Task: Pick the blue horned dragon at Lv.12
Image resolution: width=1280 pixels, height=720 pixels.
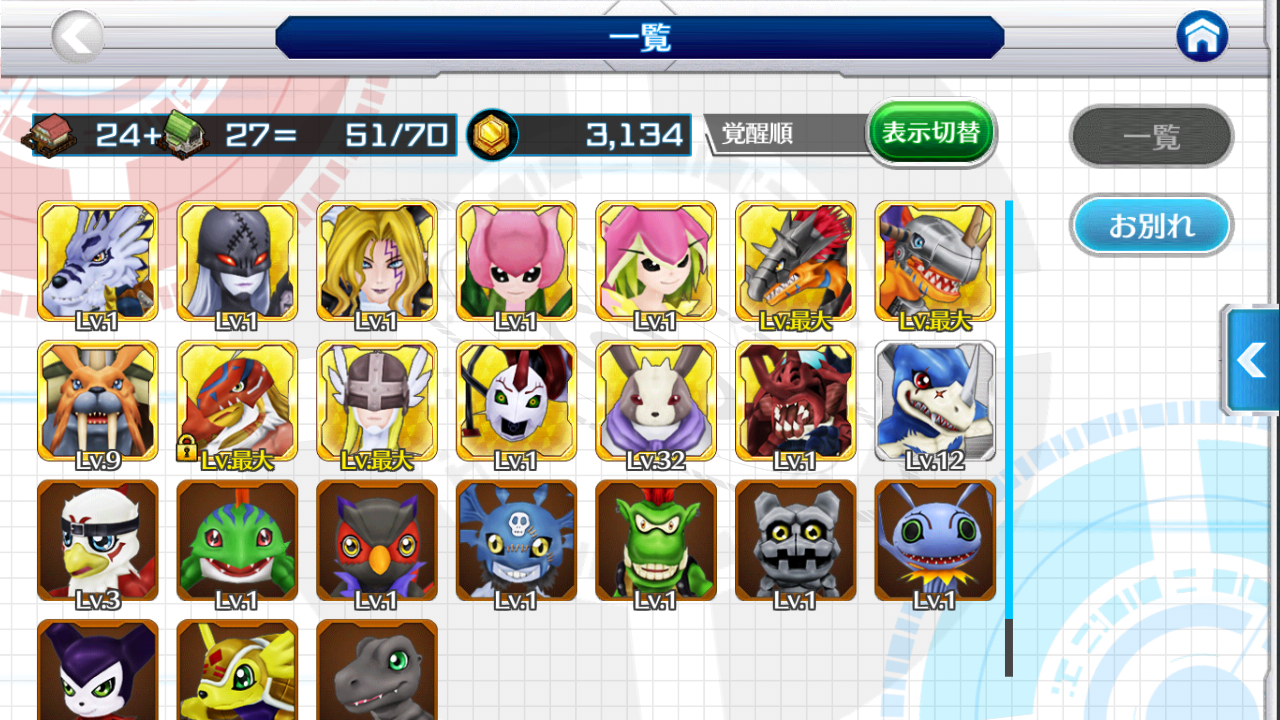Action: click(935, 401)
